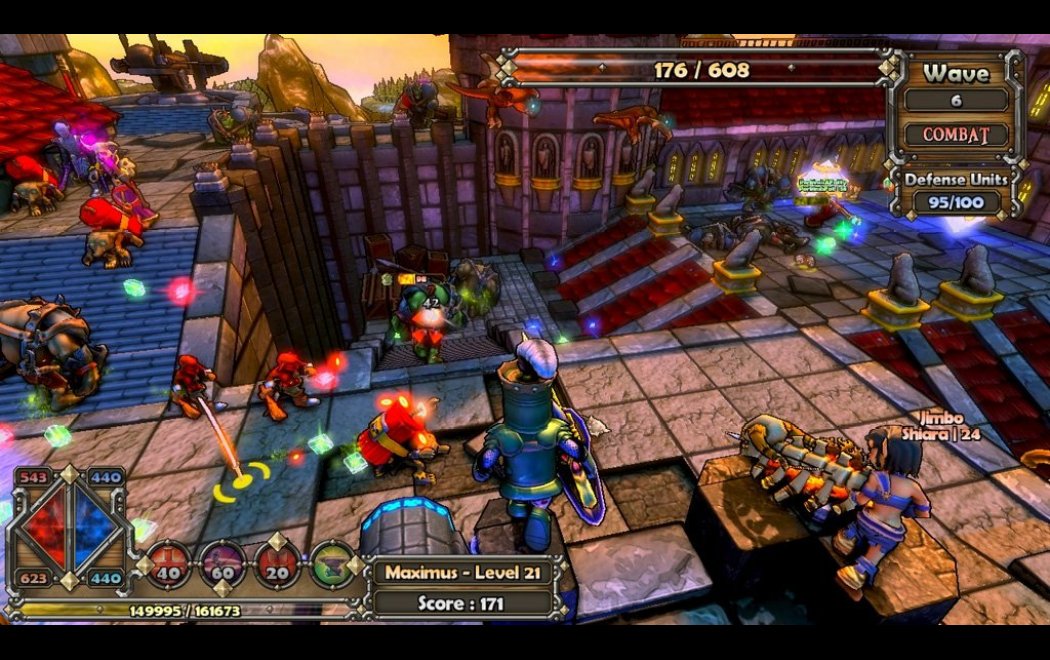Activate the red ability costing 40 mana
1050x660 pixels.
pos(168,564)
